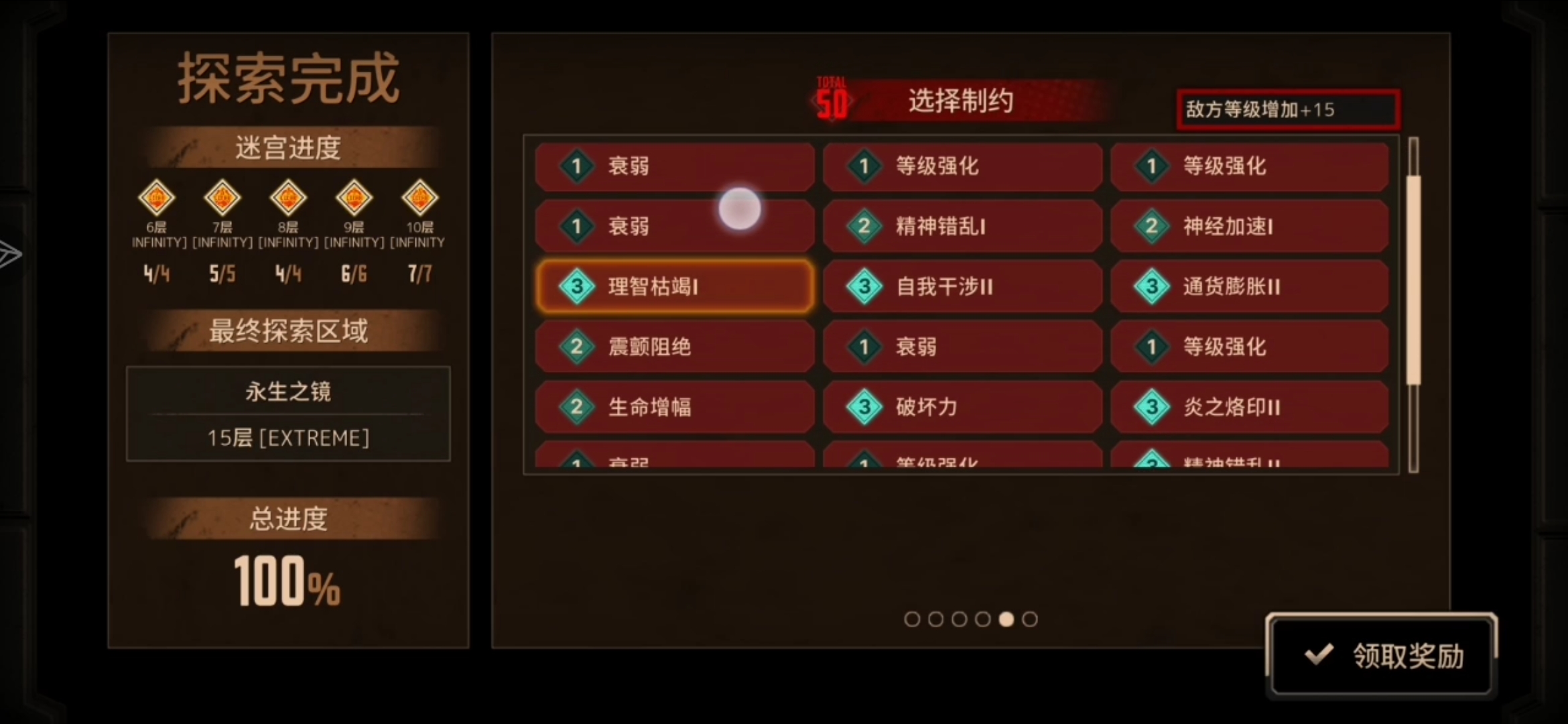This screenshot has width=1568, height=724.
Task: Click the diamond icon on 理智枯竭I
Action: pyautogui.click(x=576, y=286)
